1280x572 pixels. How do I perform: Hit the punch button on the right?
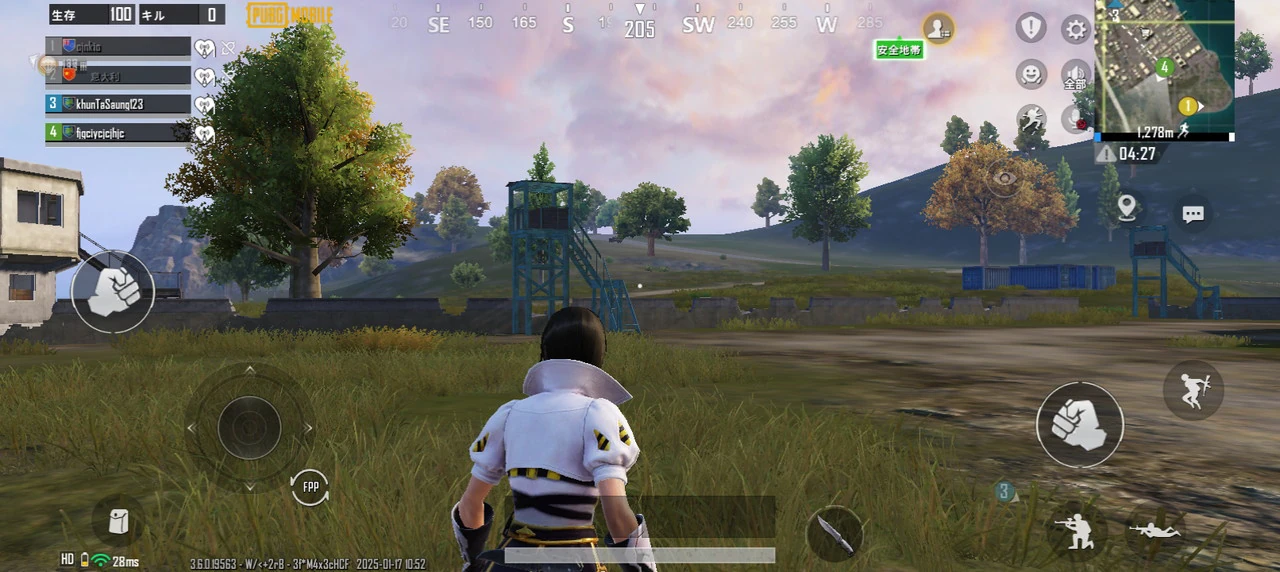coord(1080,424)
